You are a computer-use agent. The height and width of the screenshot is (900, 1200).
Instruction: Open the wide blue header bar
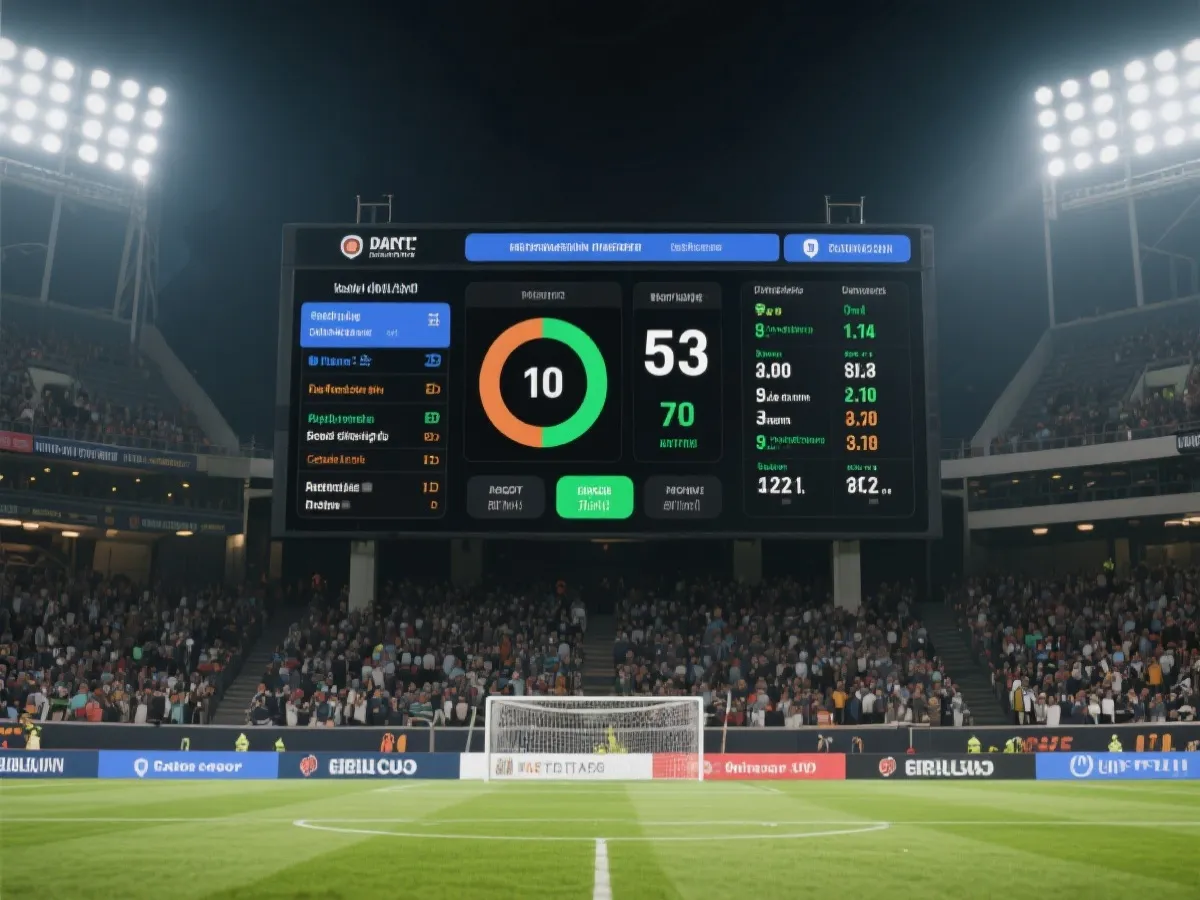pyautogui.click(x=621, y=247)
